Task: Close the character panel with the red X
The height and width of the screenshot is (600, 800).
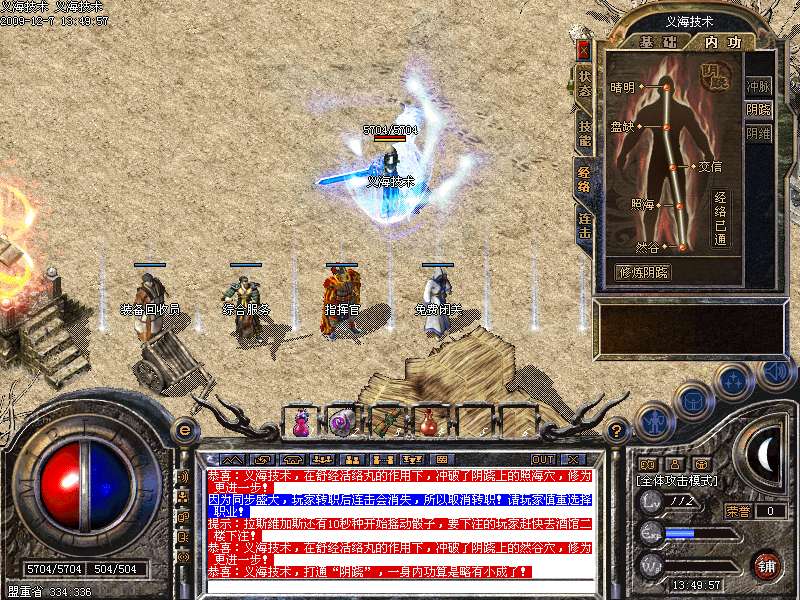Action: click(584, 49)
